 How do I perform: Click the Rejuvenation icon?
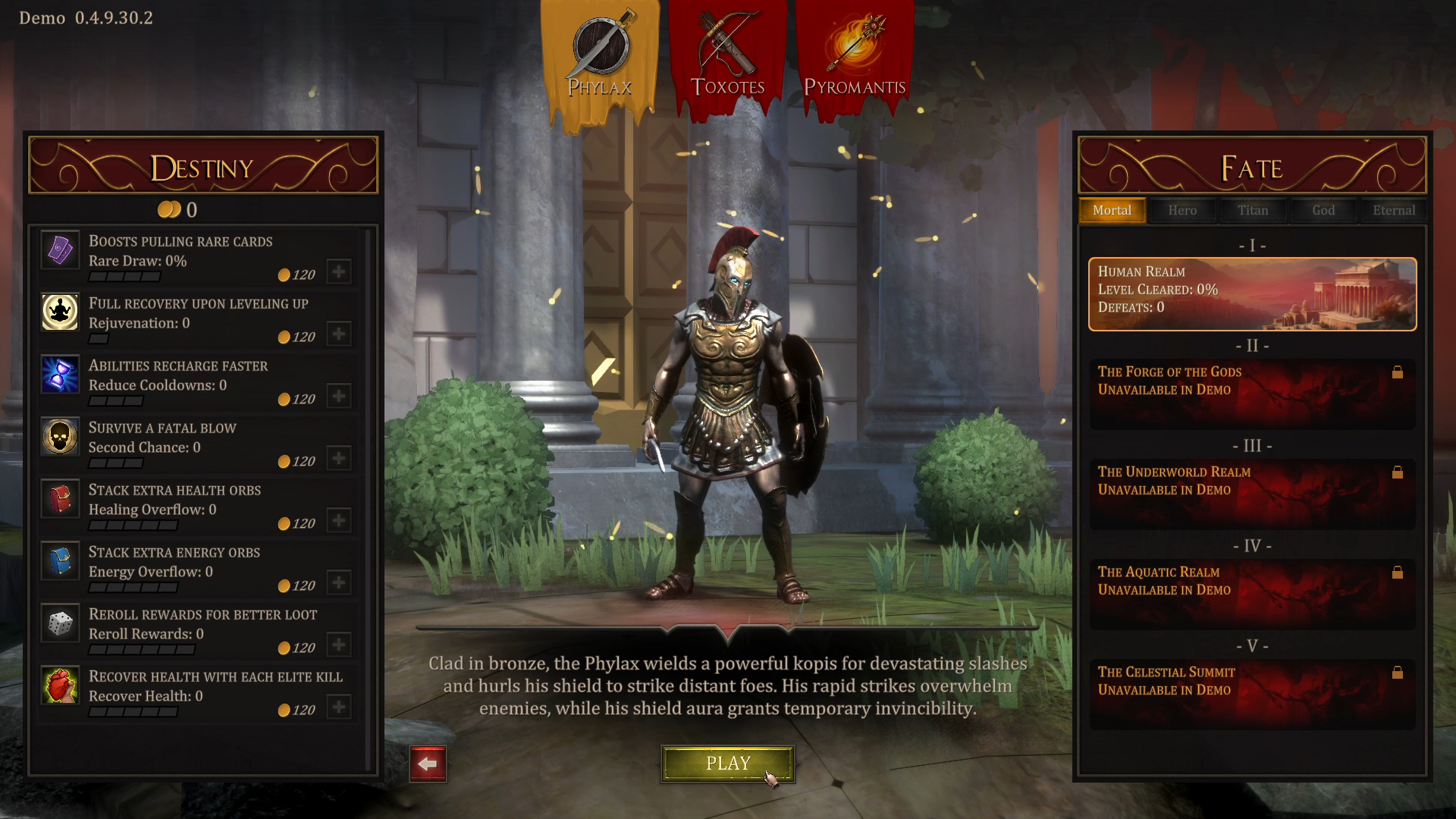[x=61, y=312]
